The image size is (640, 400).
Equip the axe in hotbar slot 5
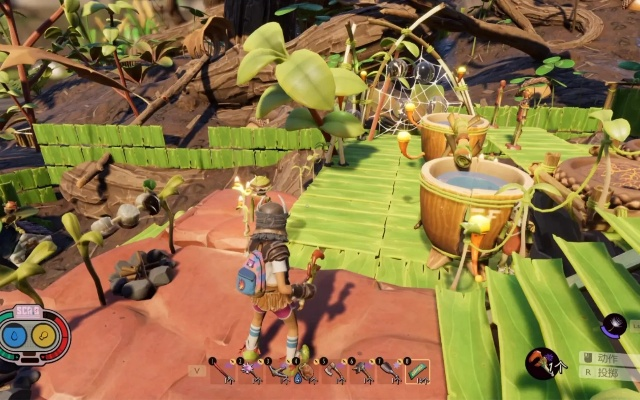pos(333,371)
